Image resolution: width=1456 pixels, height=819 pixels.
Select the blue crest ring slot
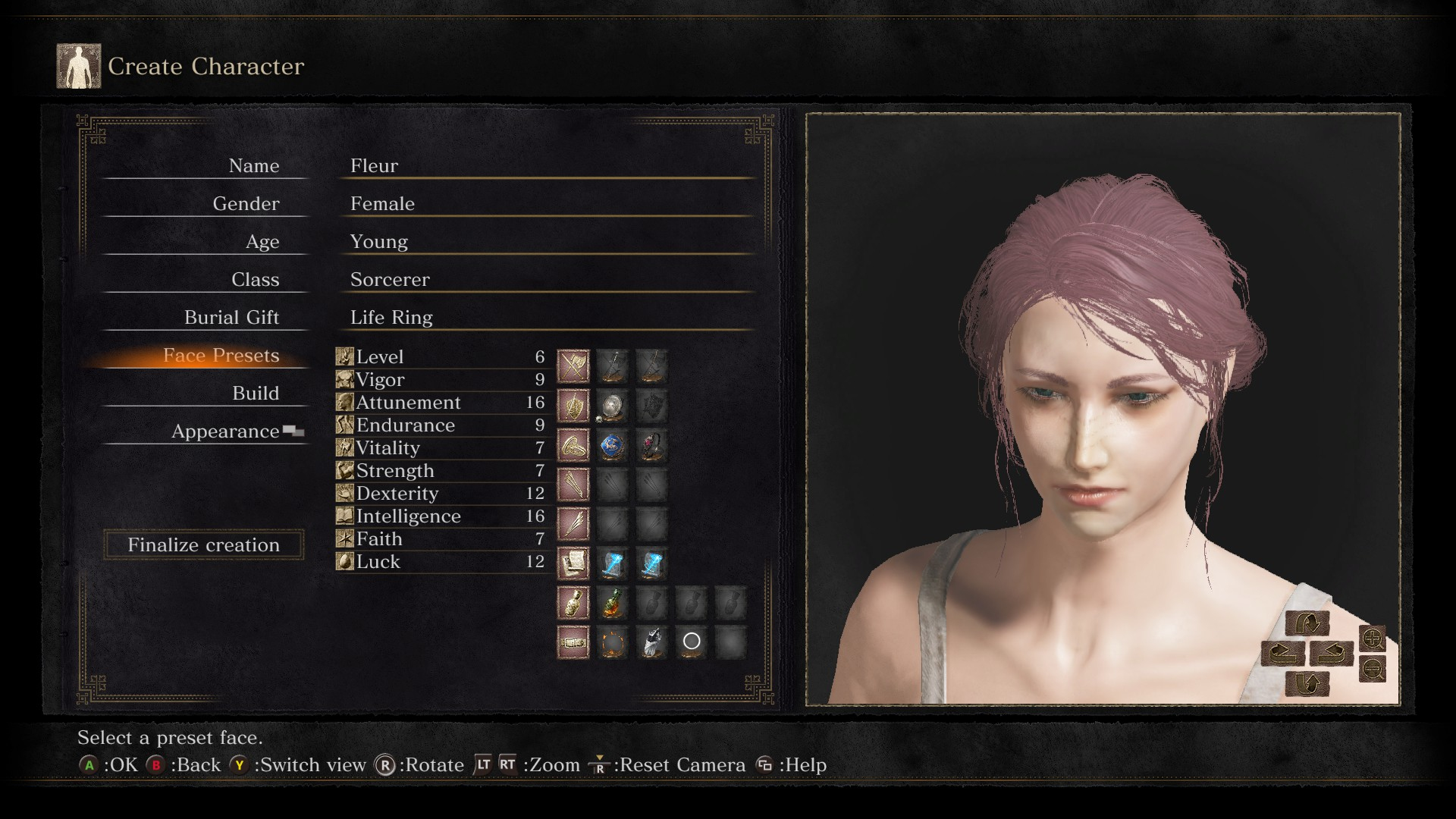tap(612, 447)
